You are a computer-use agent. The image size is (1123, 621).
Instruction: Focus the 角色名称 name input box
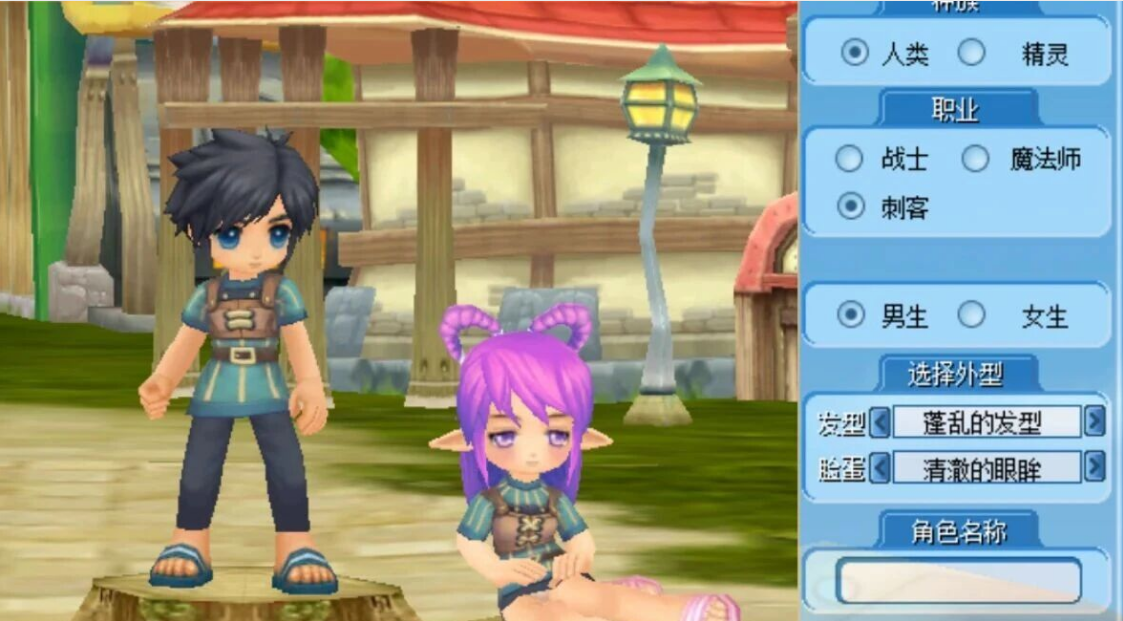[958, 580]
